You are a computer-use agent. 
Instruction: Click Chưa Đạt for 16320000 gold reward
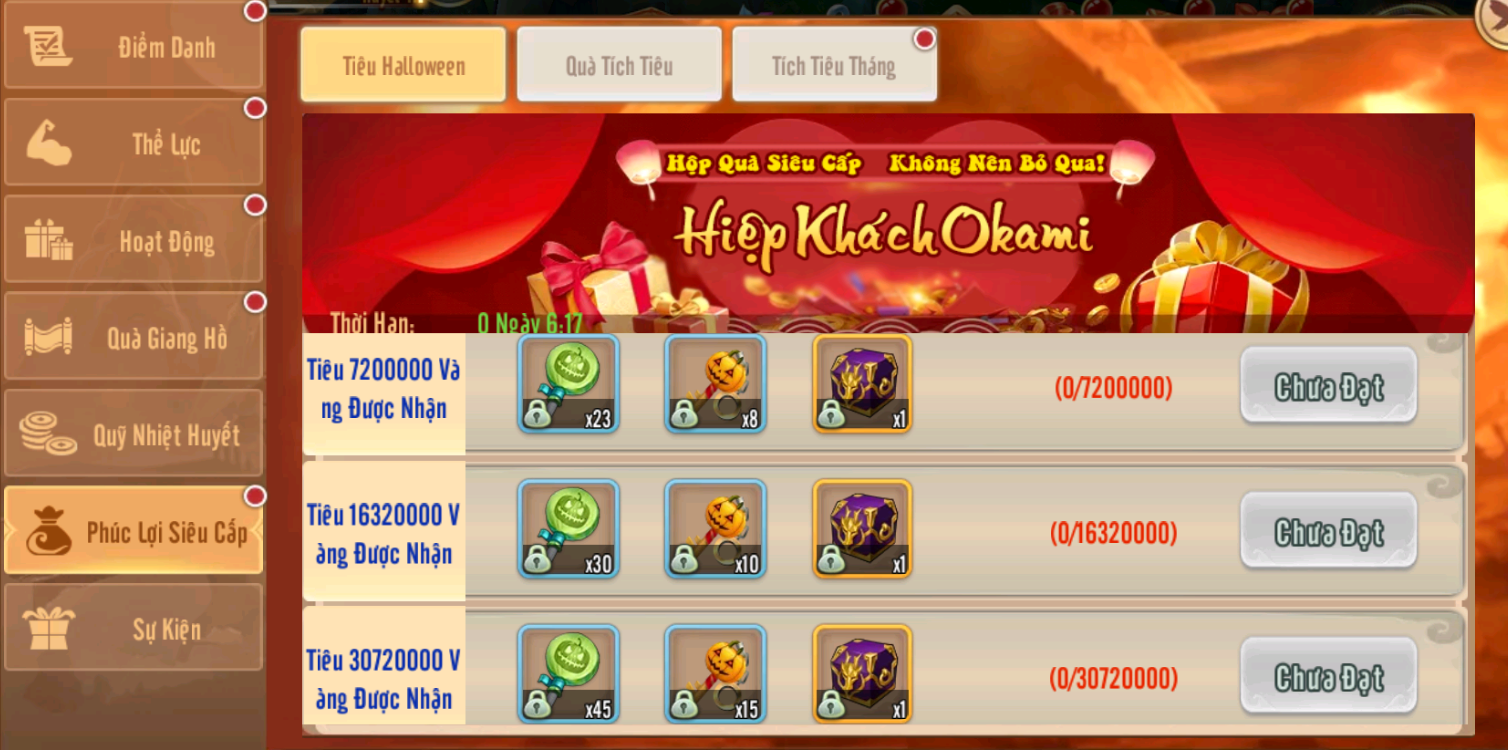point(1328,532)
